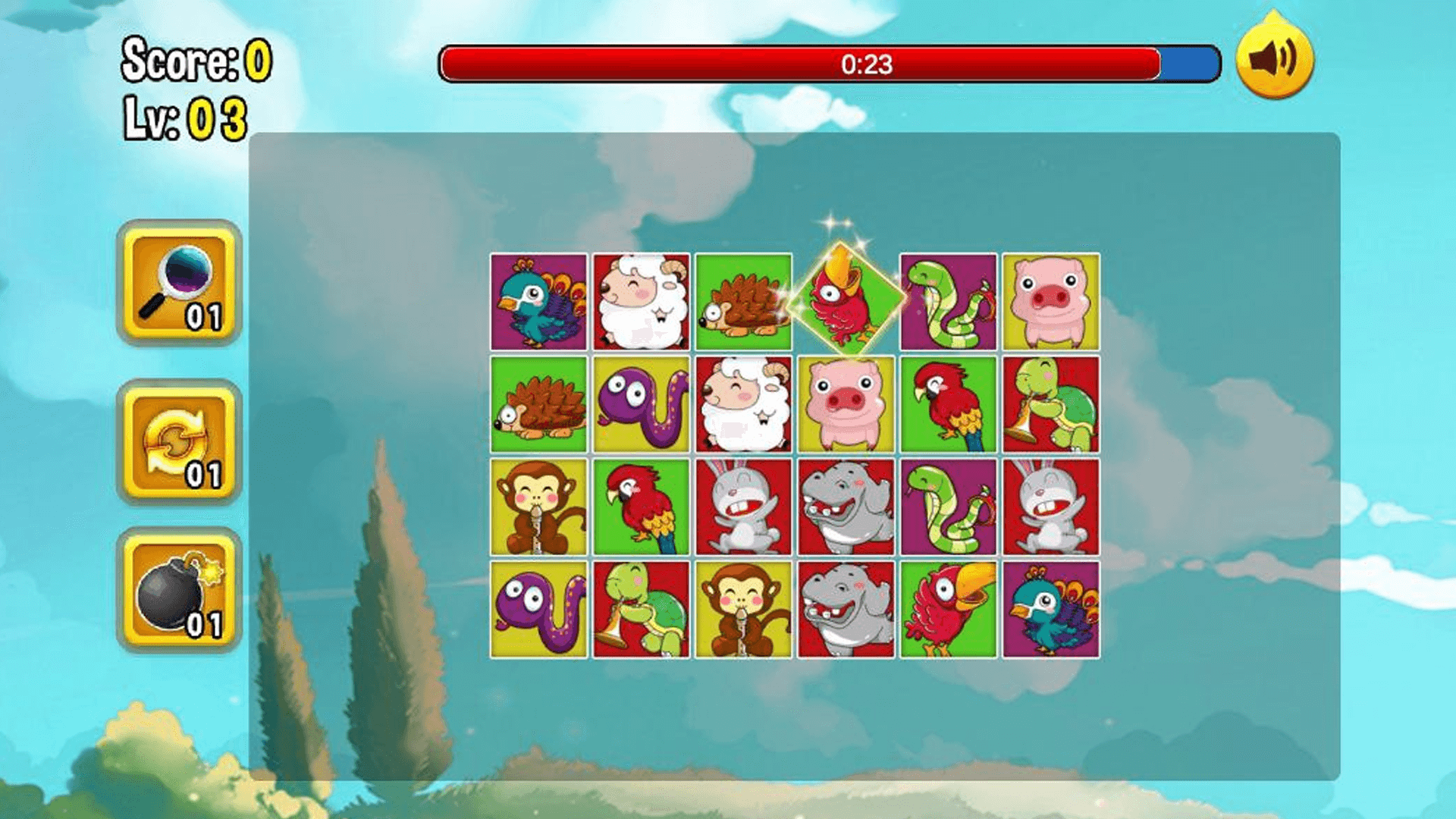Activate the shuffle arrows power-up
This screenshot has height=819, width=1456.
point(179,441)
